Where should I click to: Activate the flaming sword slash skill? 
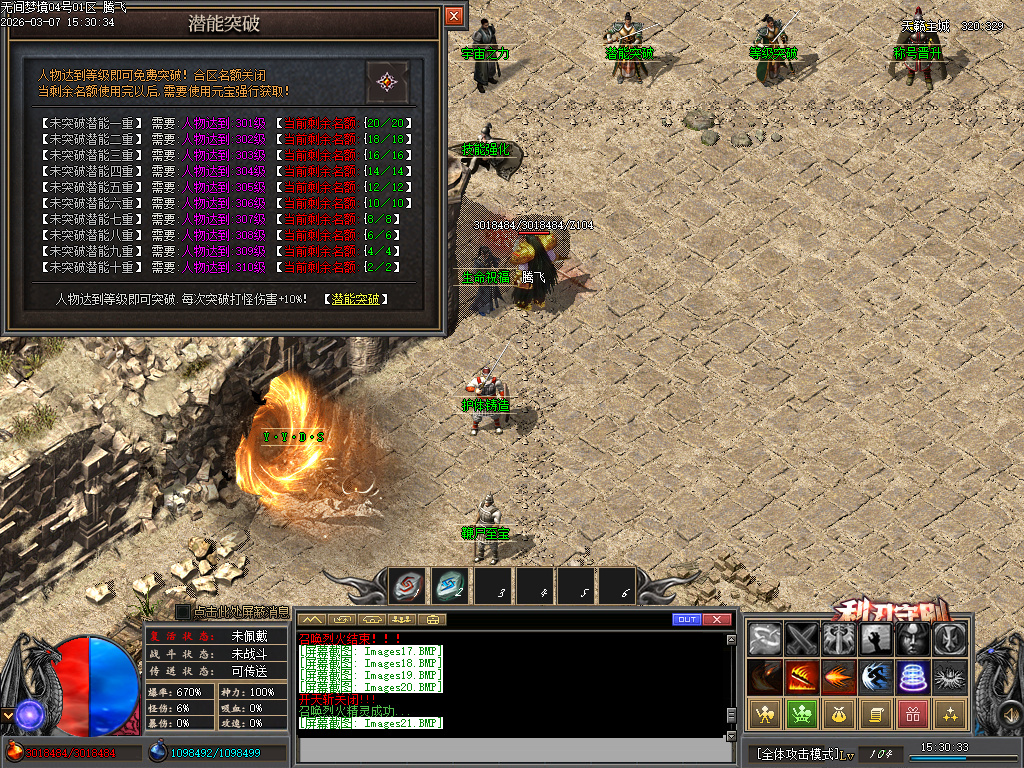tap(801, 677)
